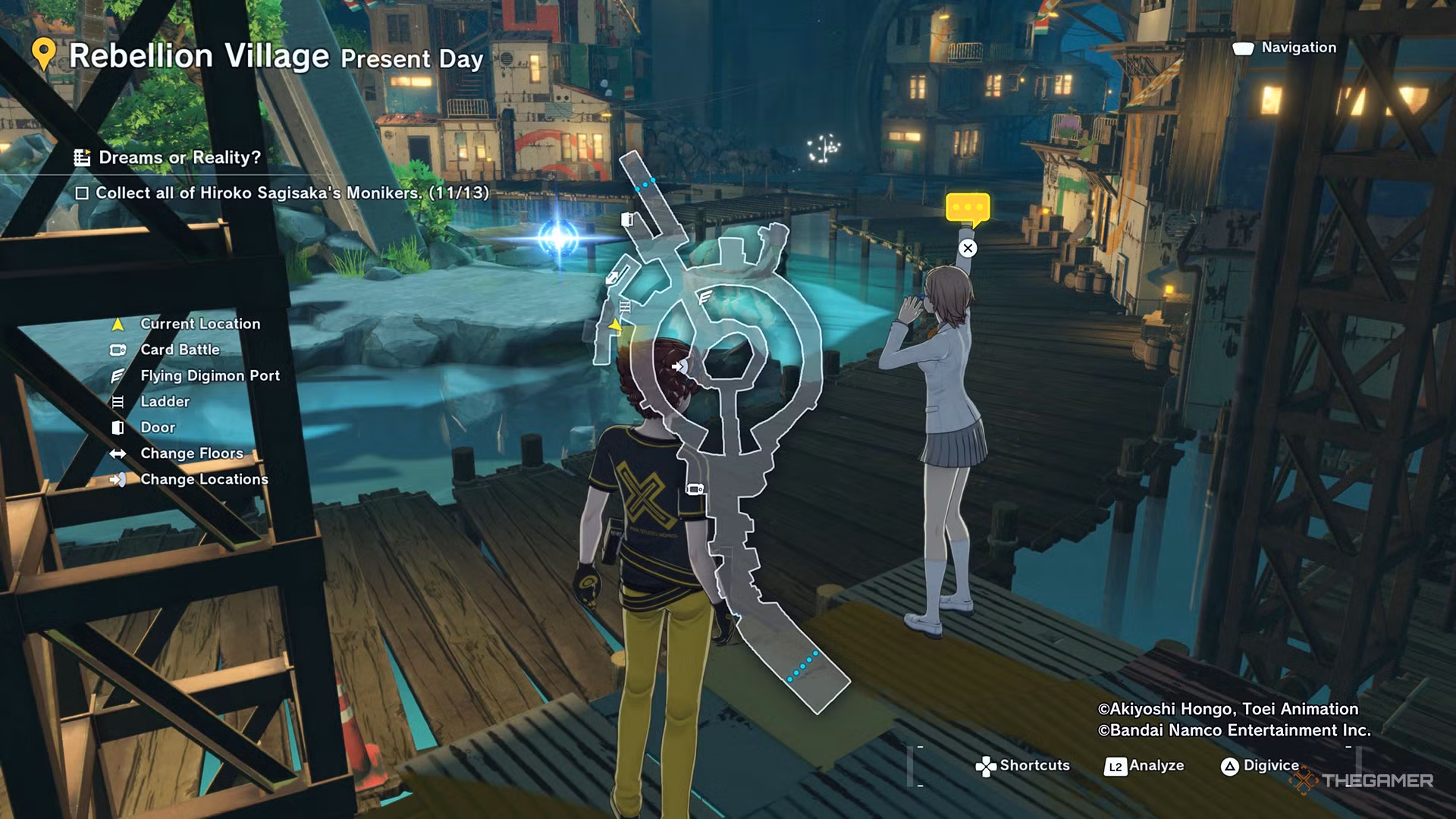Select the Current Location legend entry

pos(200,324)
